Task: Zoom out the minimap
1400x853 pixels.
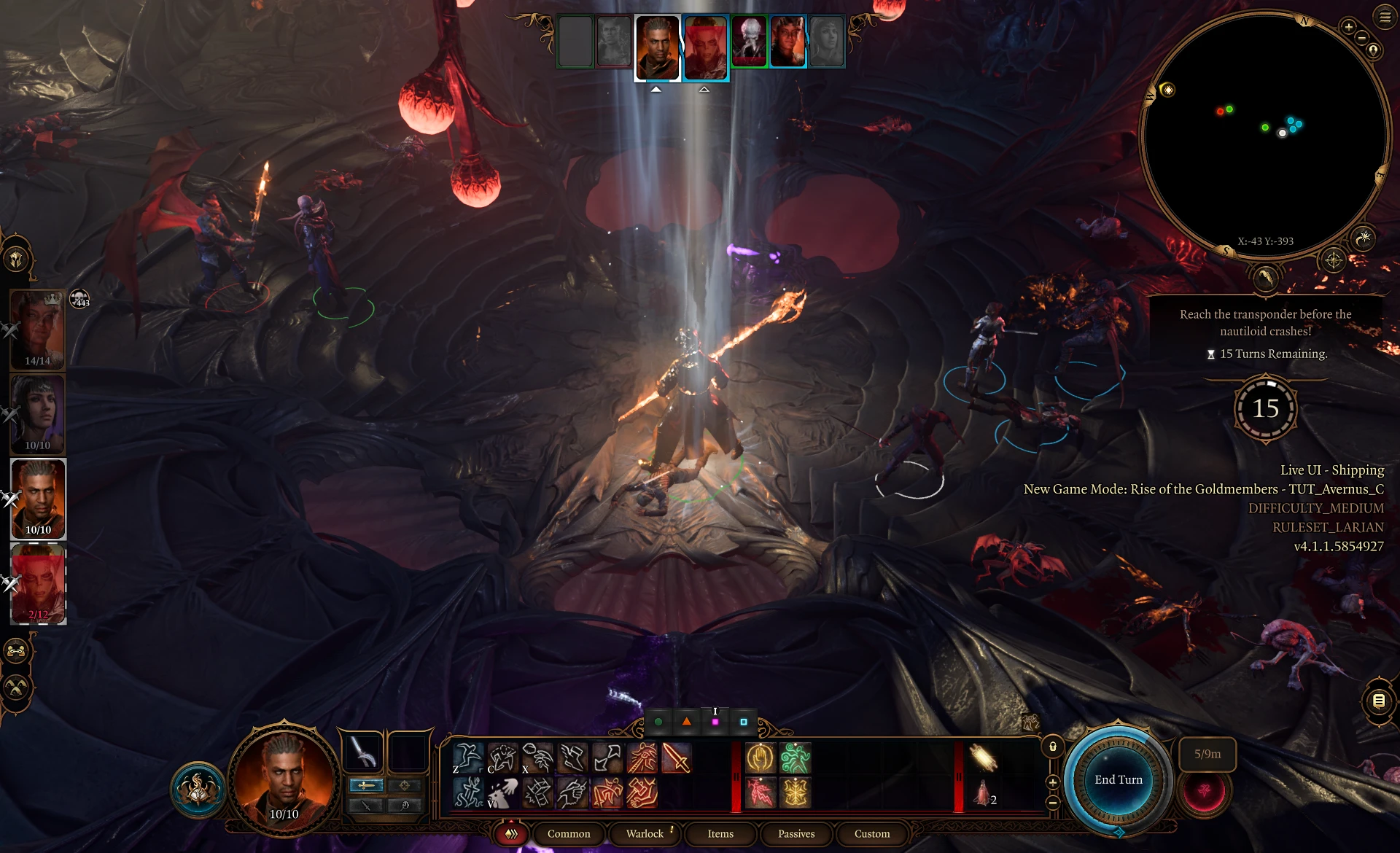Action: click(1361, 38)
